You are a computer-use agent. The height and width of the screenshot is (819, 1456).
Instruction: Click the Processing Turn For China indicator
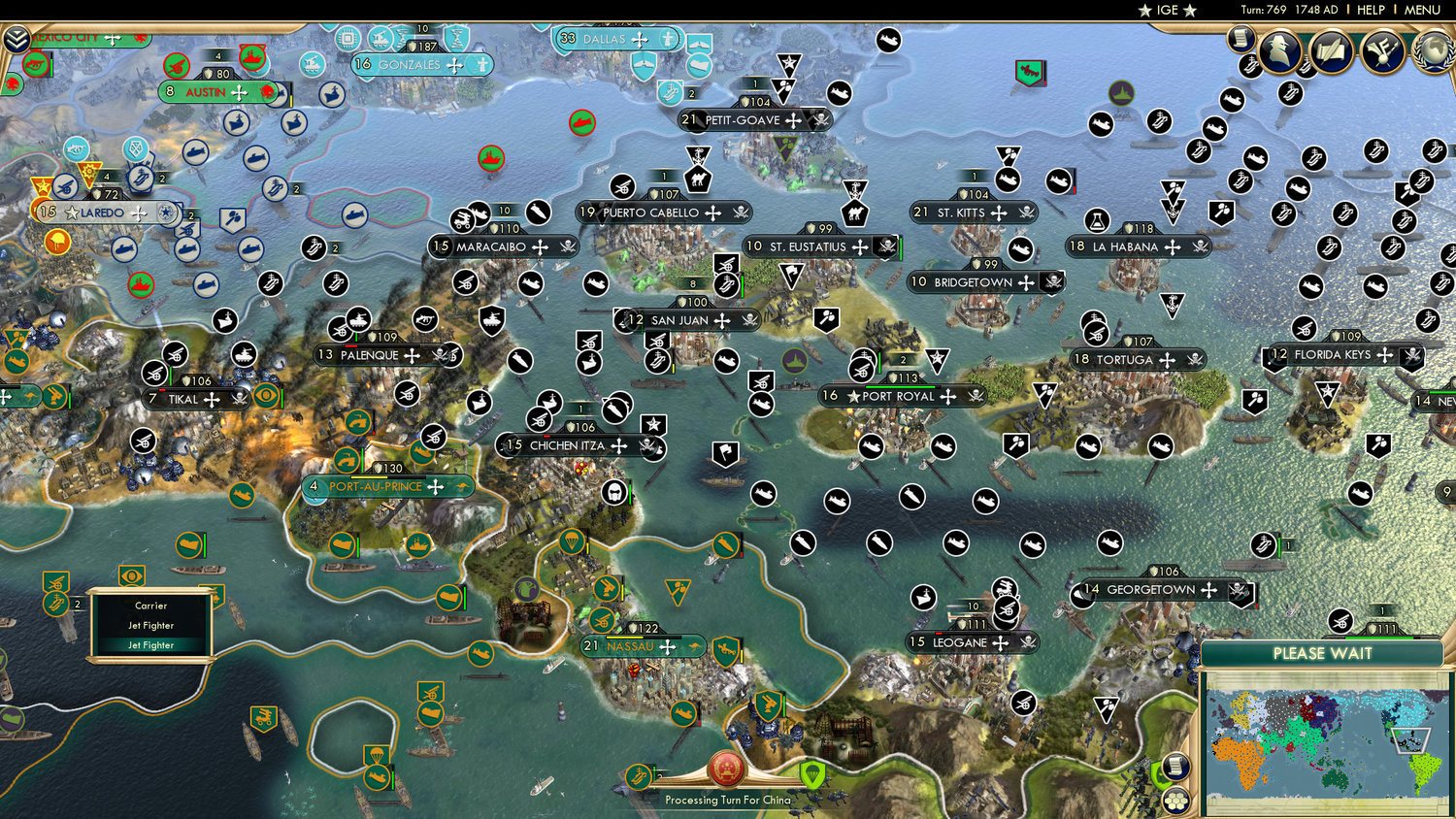pyautogui.click(x=726, y=776)
